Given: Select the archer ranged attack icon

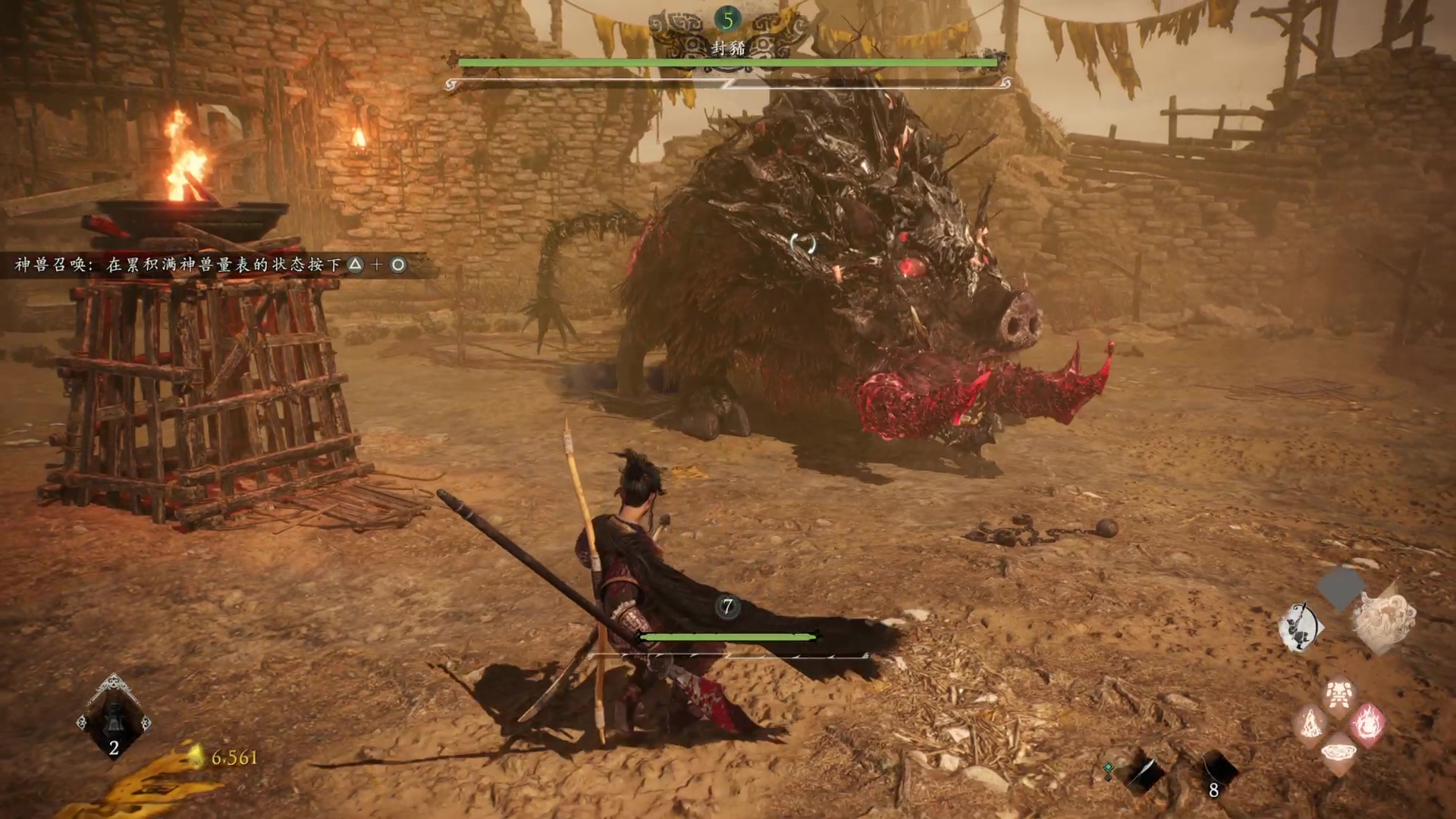Looking at the screenshot, I should pos(1300,627).
